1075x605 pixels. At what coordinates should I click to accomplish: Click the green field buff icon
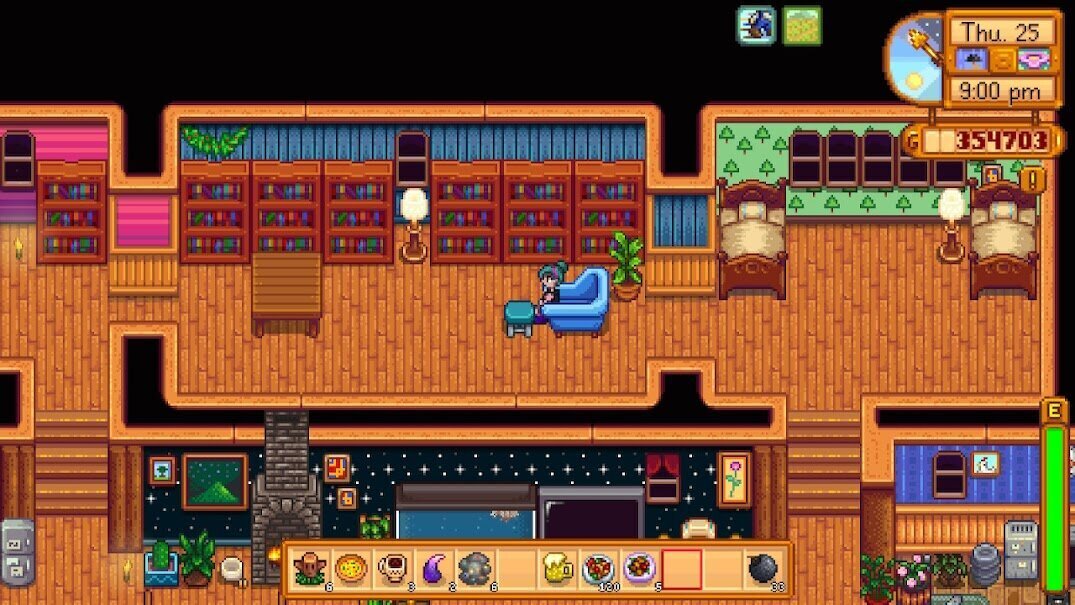click(x=802, y=26)
